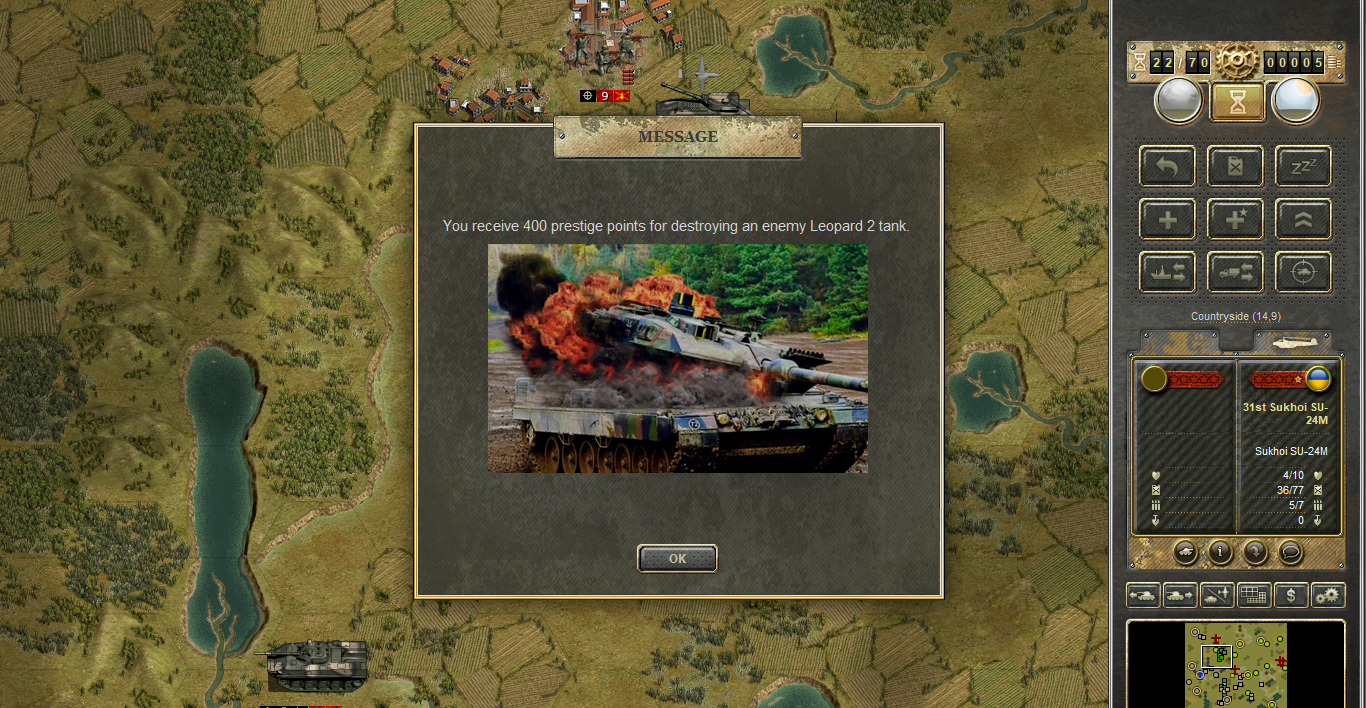The image size is (1366, 708).
Task: Put the unit to sleep with Zzz button
Action: (x=1303, y=166)
